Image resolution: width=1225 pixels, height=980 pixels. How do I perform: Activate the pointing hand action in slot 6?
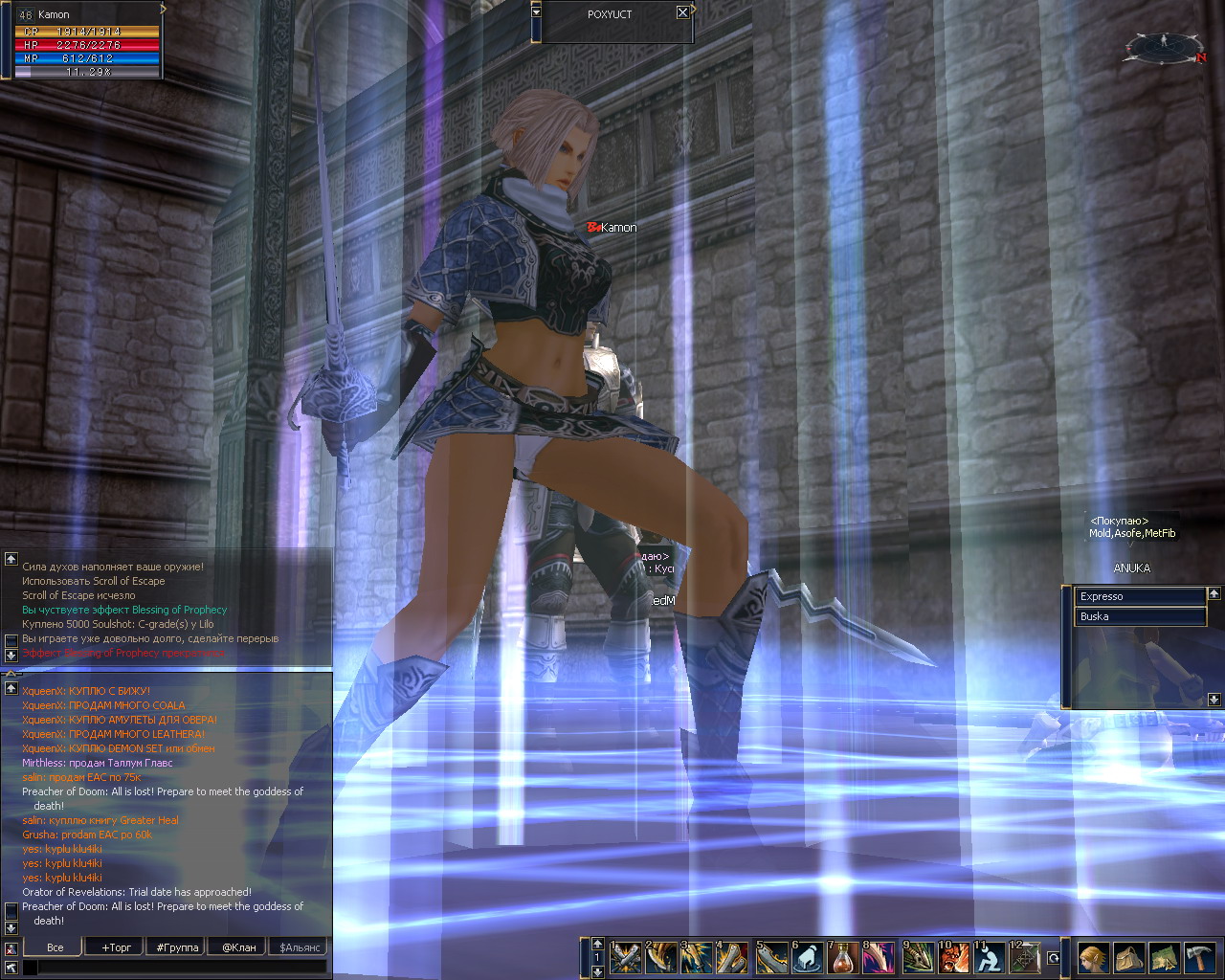[808, 957]
